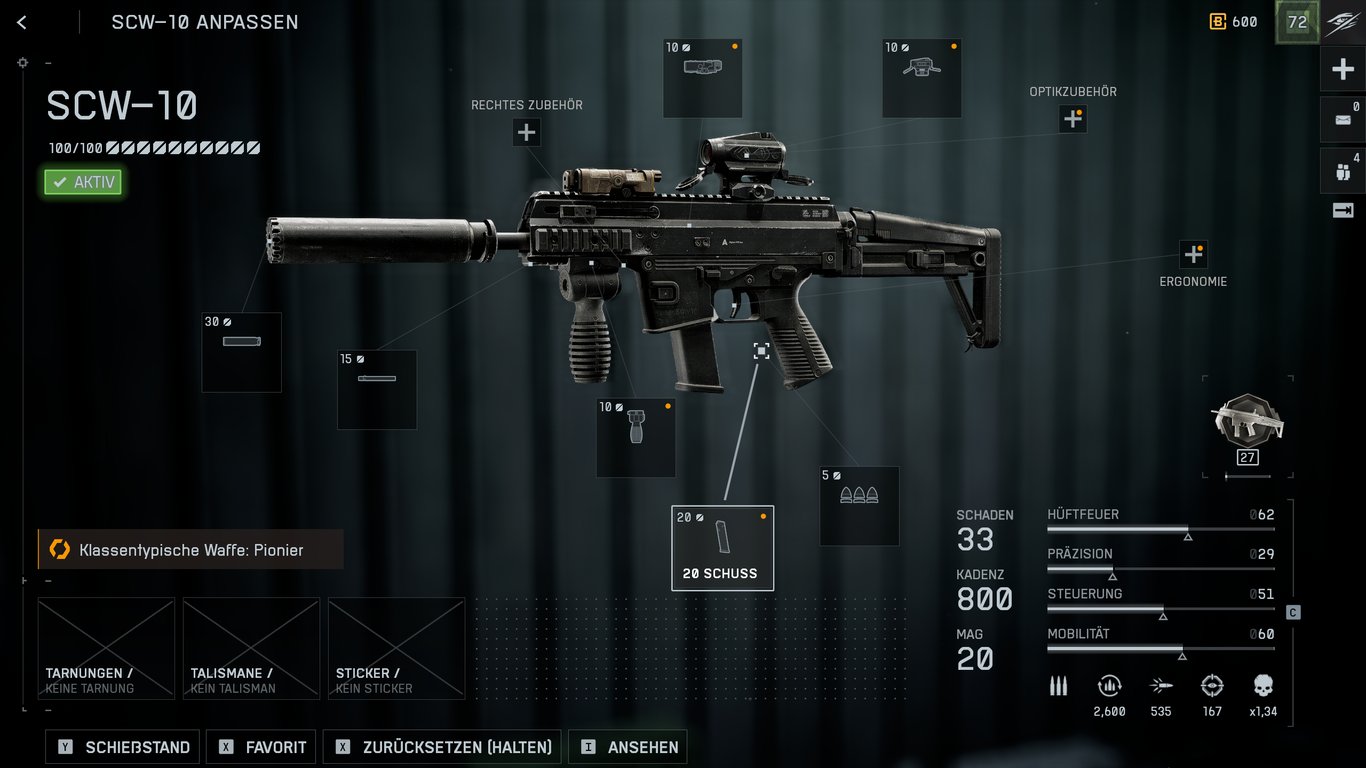Select the barrel attachment slot costing 15
1366x768 pixels.
point(377,389)
